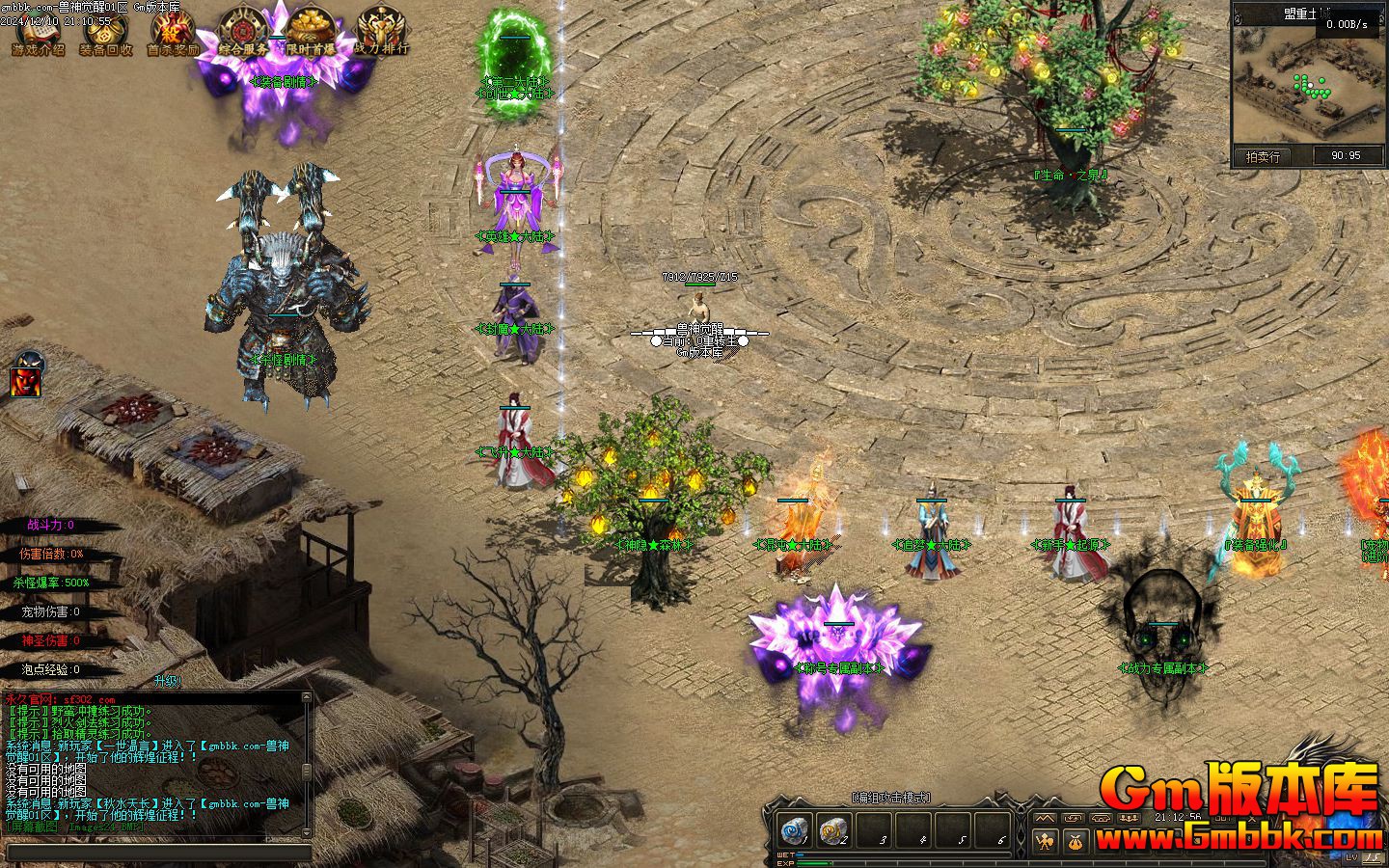
Task: Click the mountain-shaped button above the bag
Action: point(1045,818)
